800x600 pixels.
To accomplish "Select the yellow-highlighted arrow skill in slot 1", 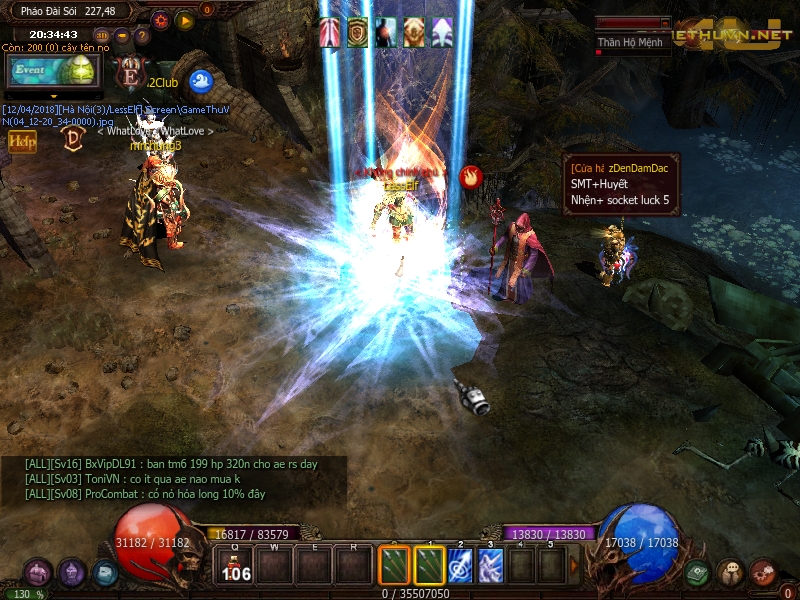I will point(429,564).
